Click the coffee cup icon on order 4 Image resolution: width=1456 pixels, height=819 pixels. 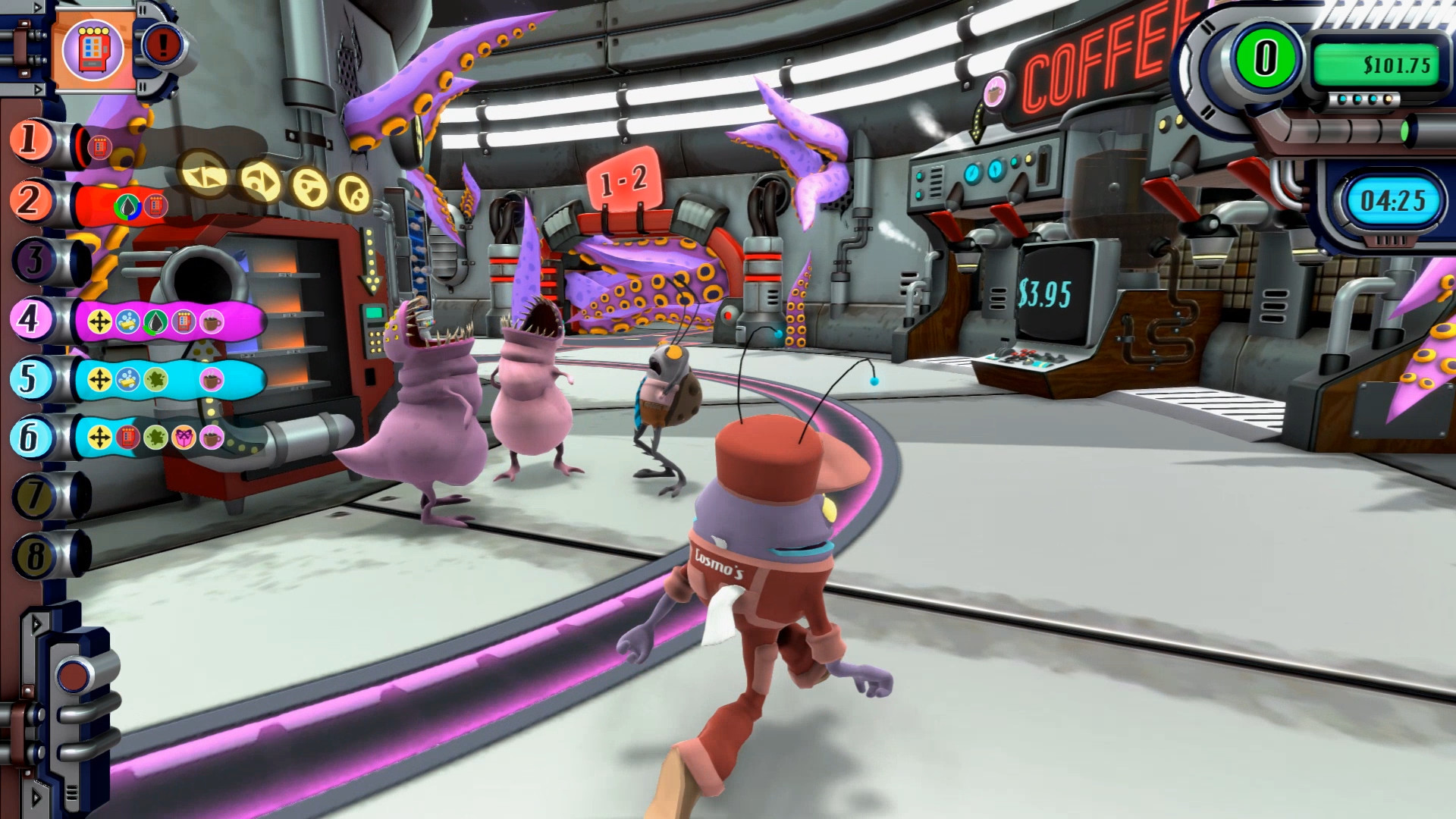pyautogui.click(x=211, y=322)
